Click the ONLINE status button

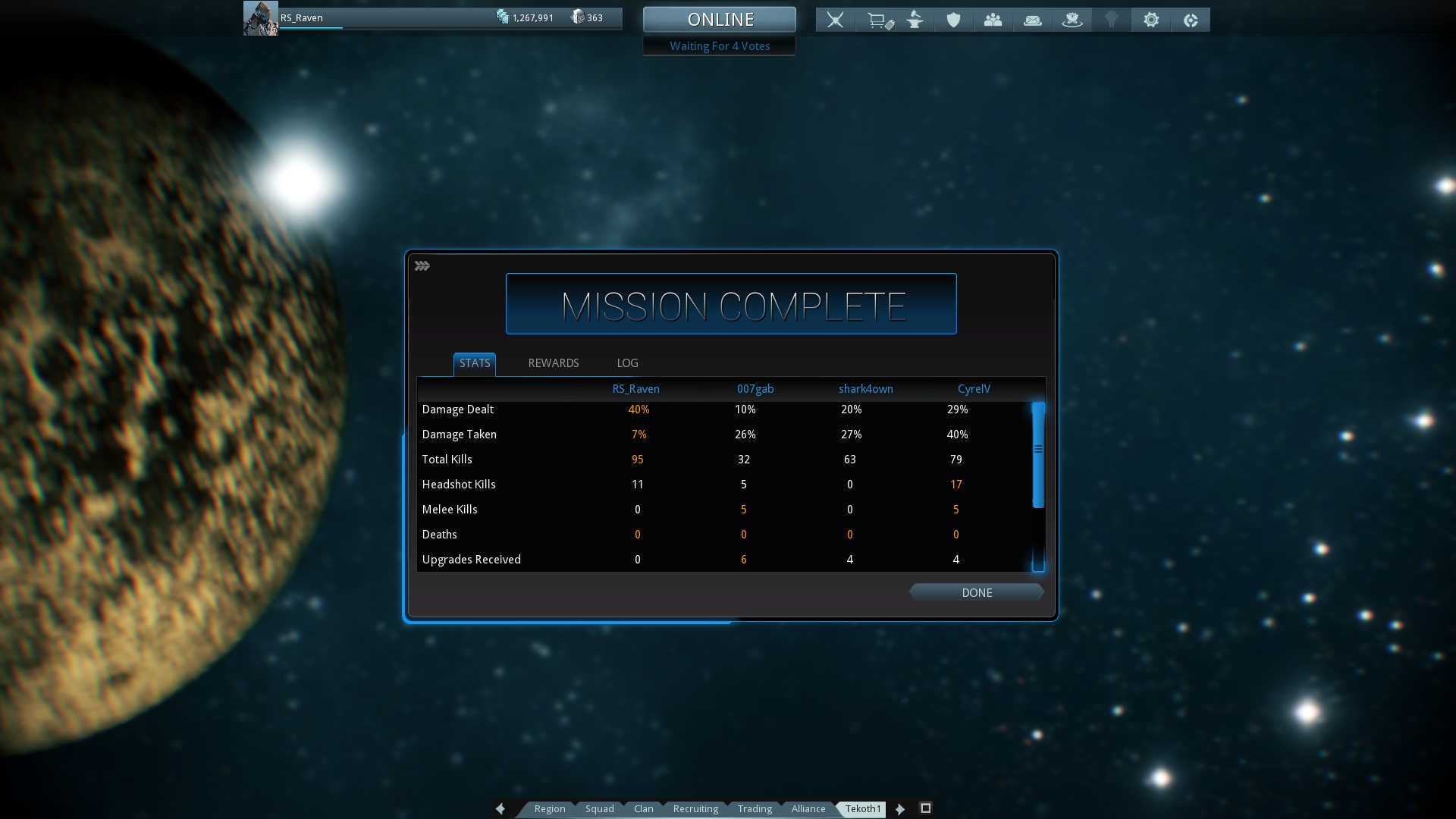720,20
